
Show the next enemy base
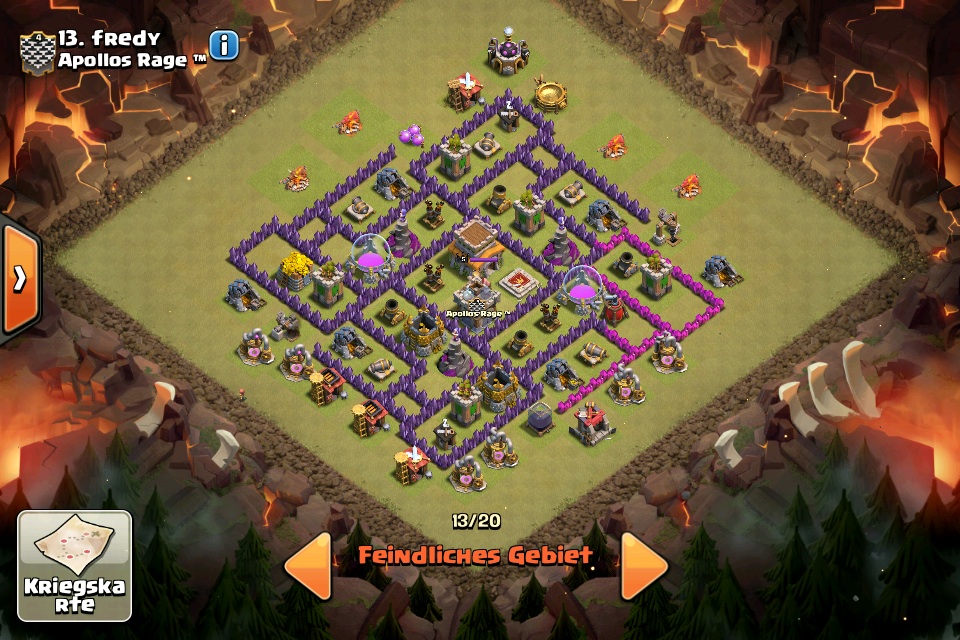tap(644, 566)
